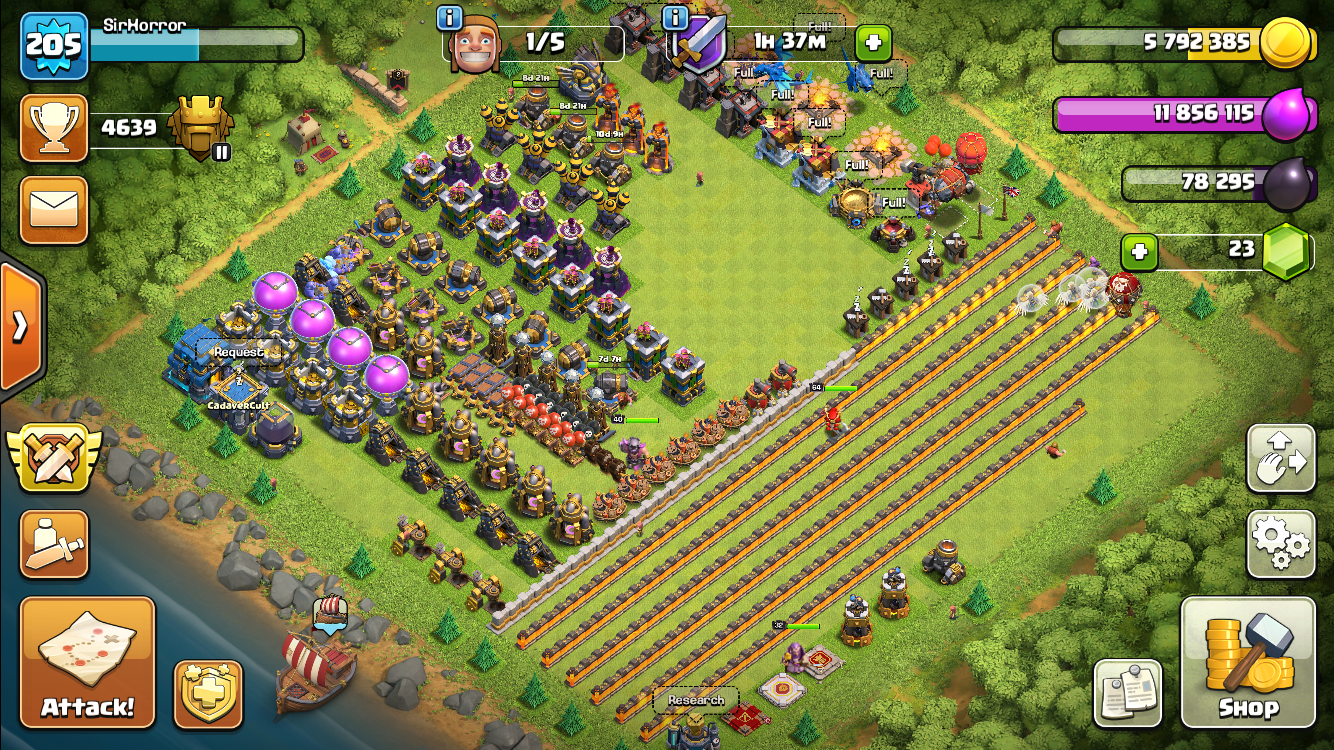Tap the Request troops bubble
Viewport: 1334px width, 750px height.
pyautogui.click(x=239, y=352)
